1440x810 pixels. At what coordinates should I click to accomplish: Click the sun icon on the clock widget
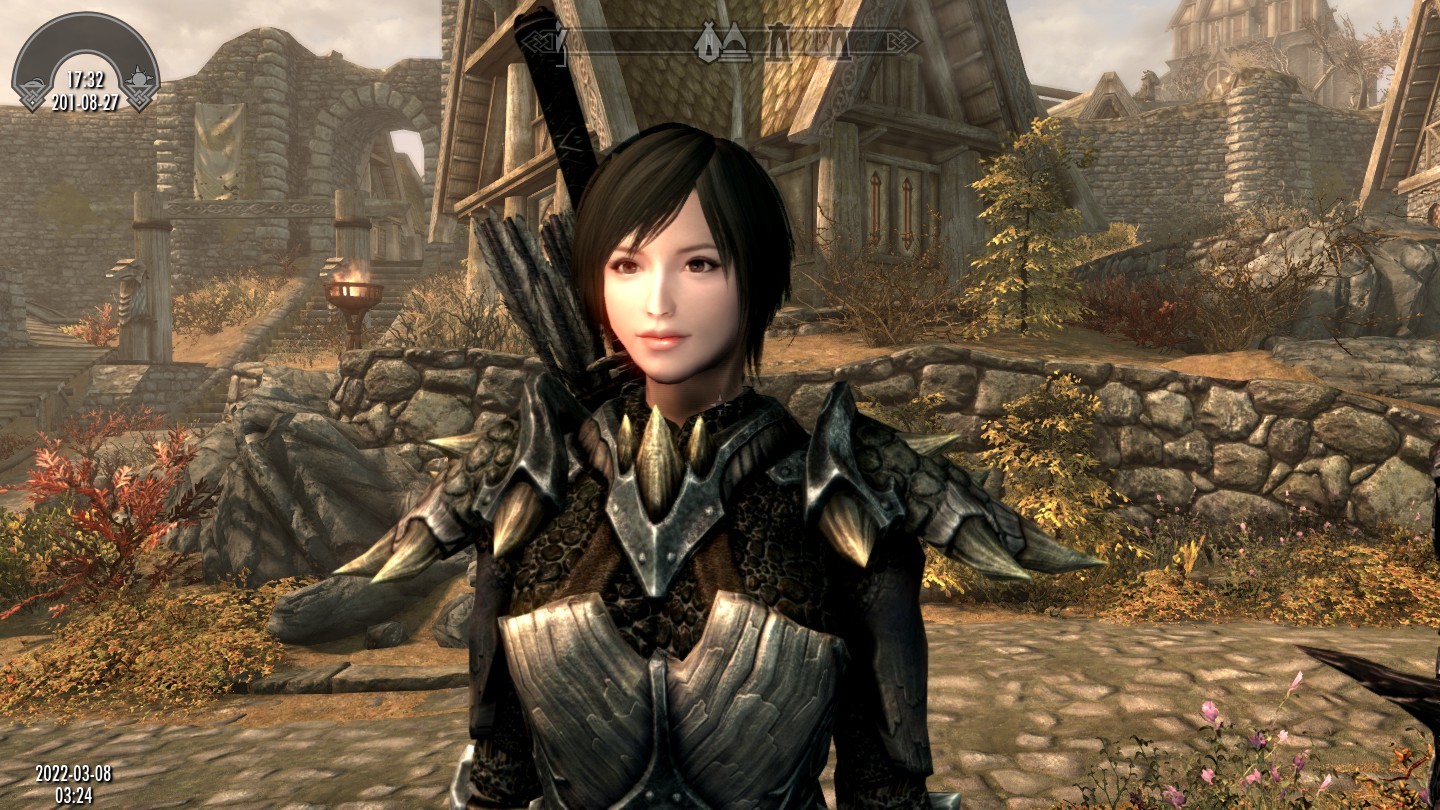tap(139, 78)
